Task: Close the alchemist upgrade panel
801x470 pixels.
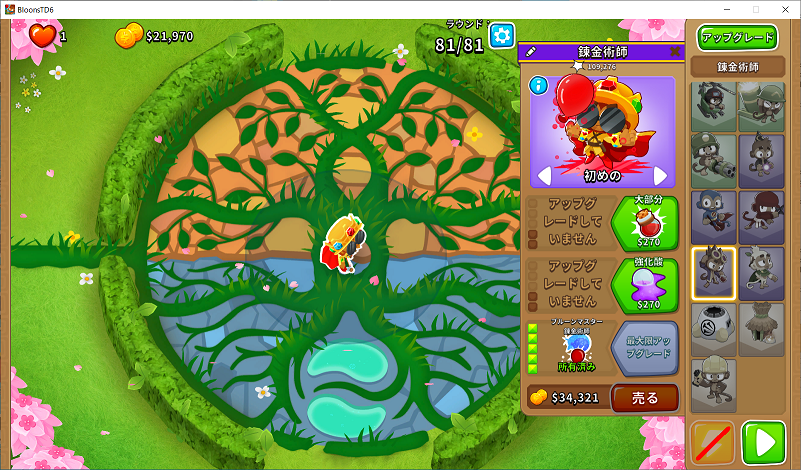Action: [674, 51]
